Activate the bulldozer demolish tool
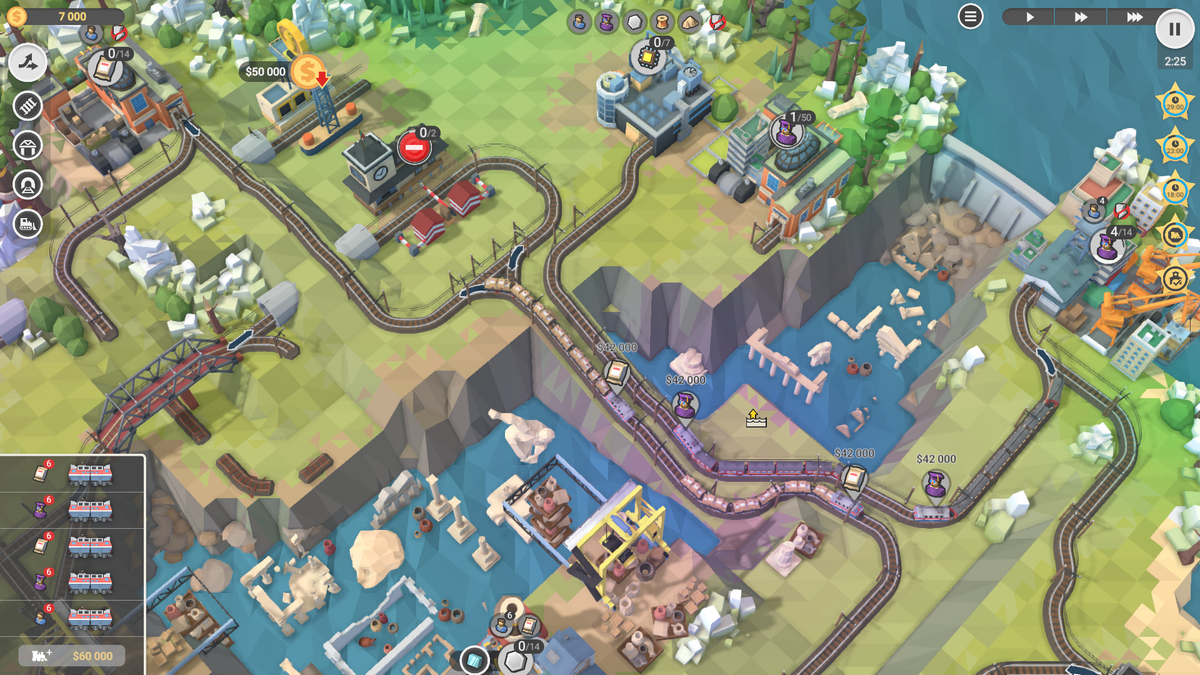Viewport: 1200px width, 675px height. pyautogui.click(x=28, y=225)
